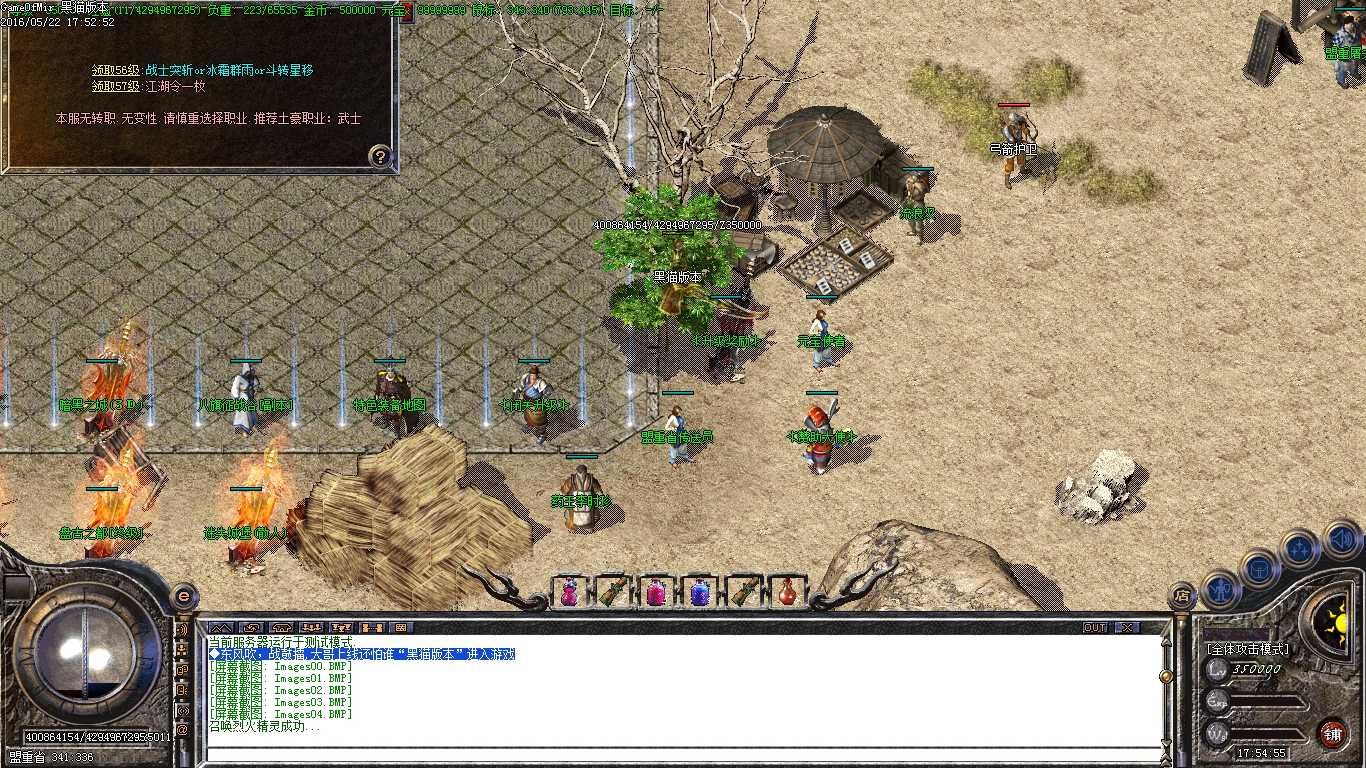Open the character info icon on bottom right
1366x768 pixels.
[1220, 588]
